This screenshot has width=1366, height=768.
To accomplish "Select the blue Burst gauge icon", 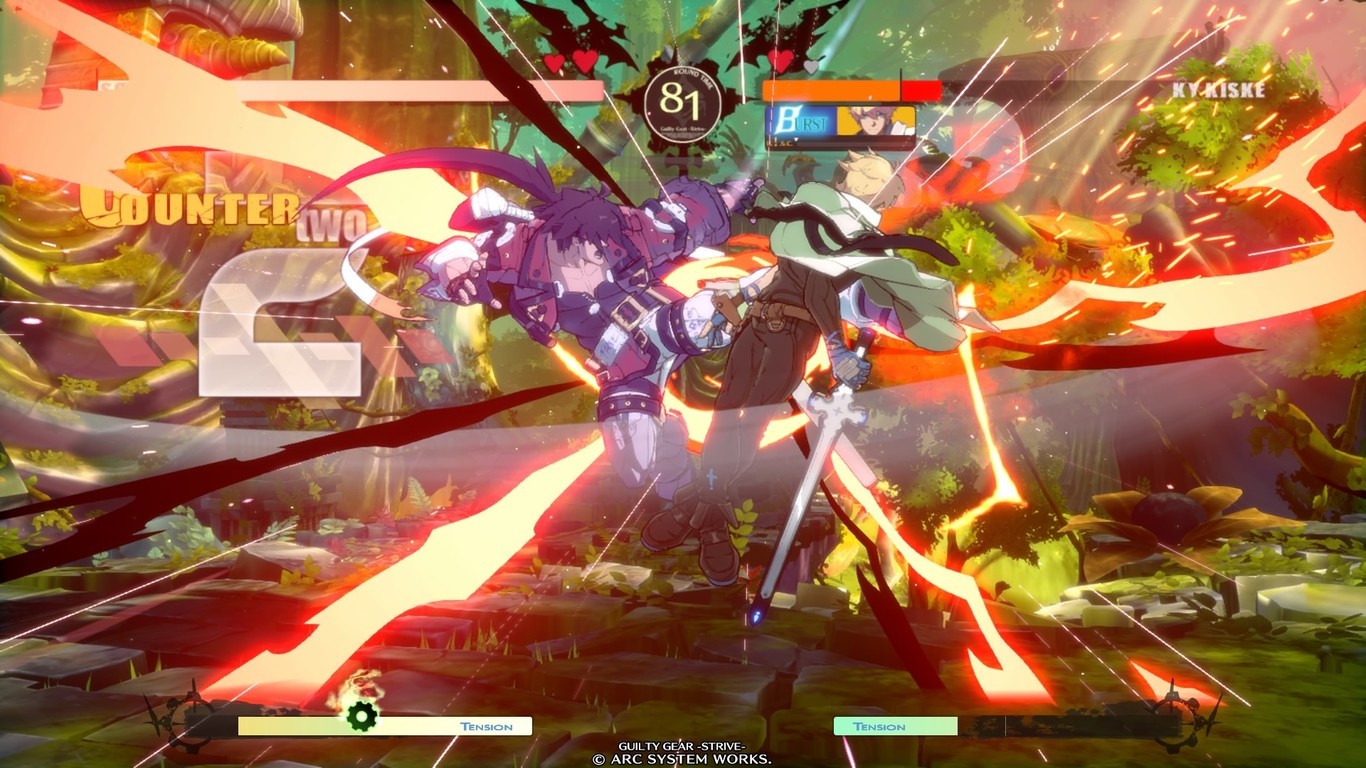I will click(800, 122).
